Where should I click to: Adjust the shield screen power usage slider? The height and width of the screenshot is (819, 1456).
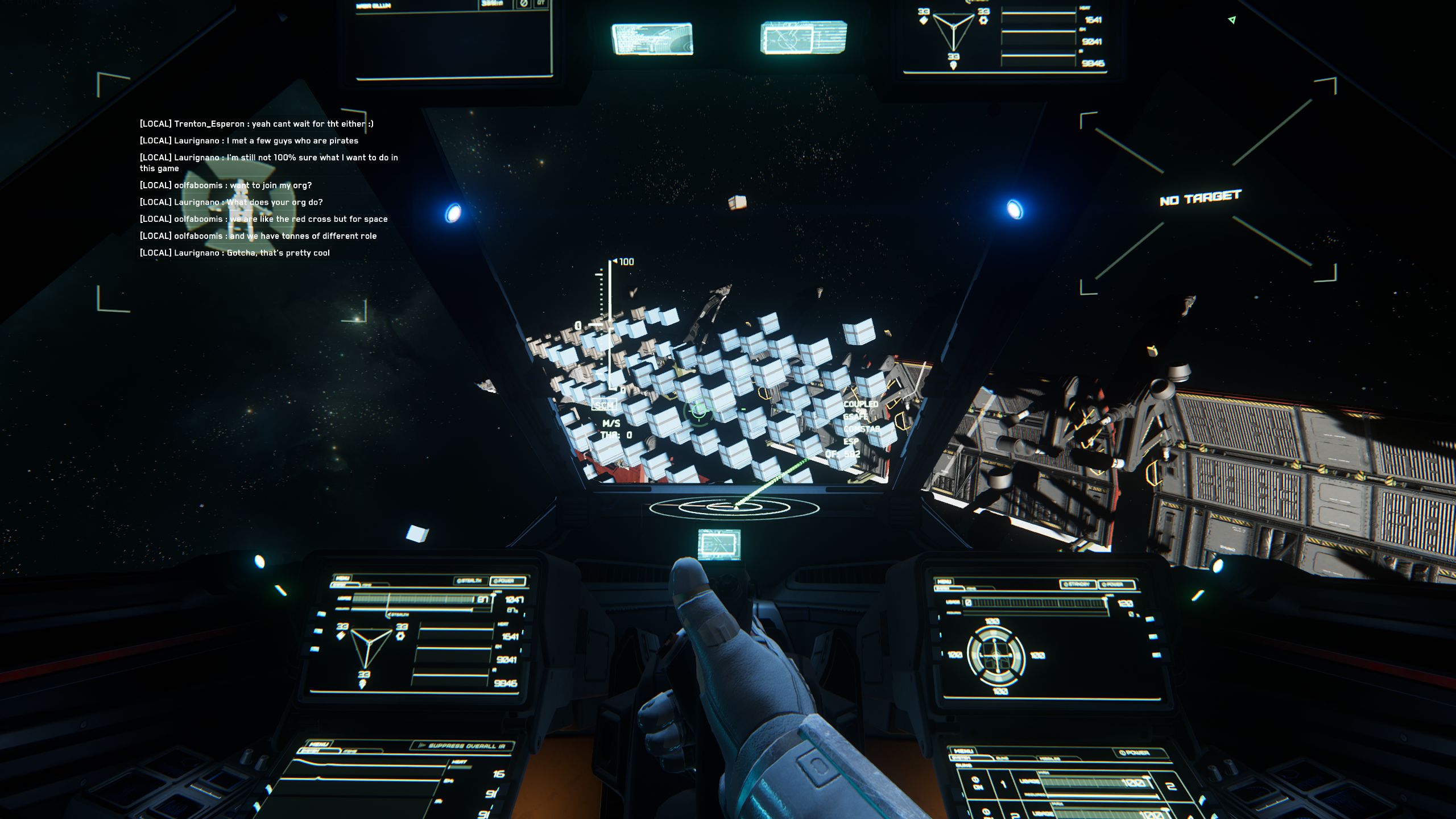pos(1105,601)
